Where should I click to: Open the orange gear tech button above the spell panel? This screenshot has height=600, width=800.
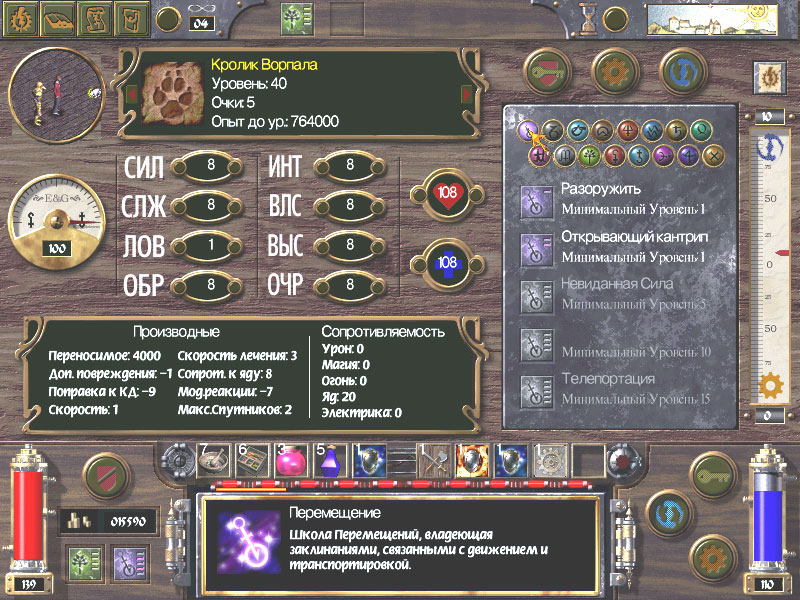[x=615, y=70]
